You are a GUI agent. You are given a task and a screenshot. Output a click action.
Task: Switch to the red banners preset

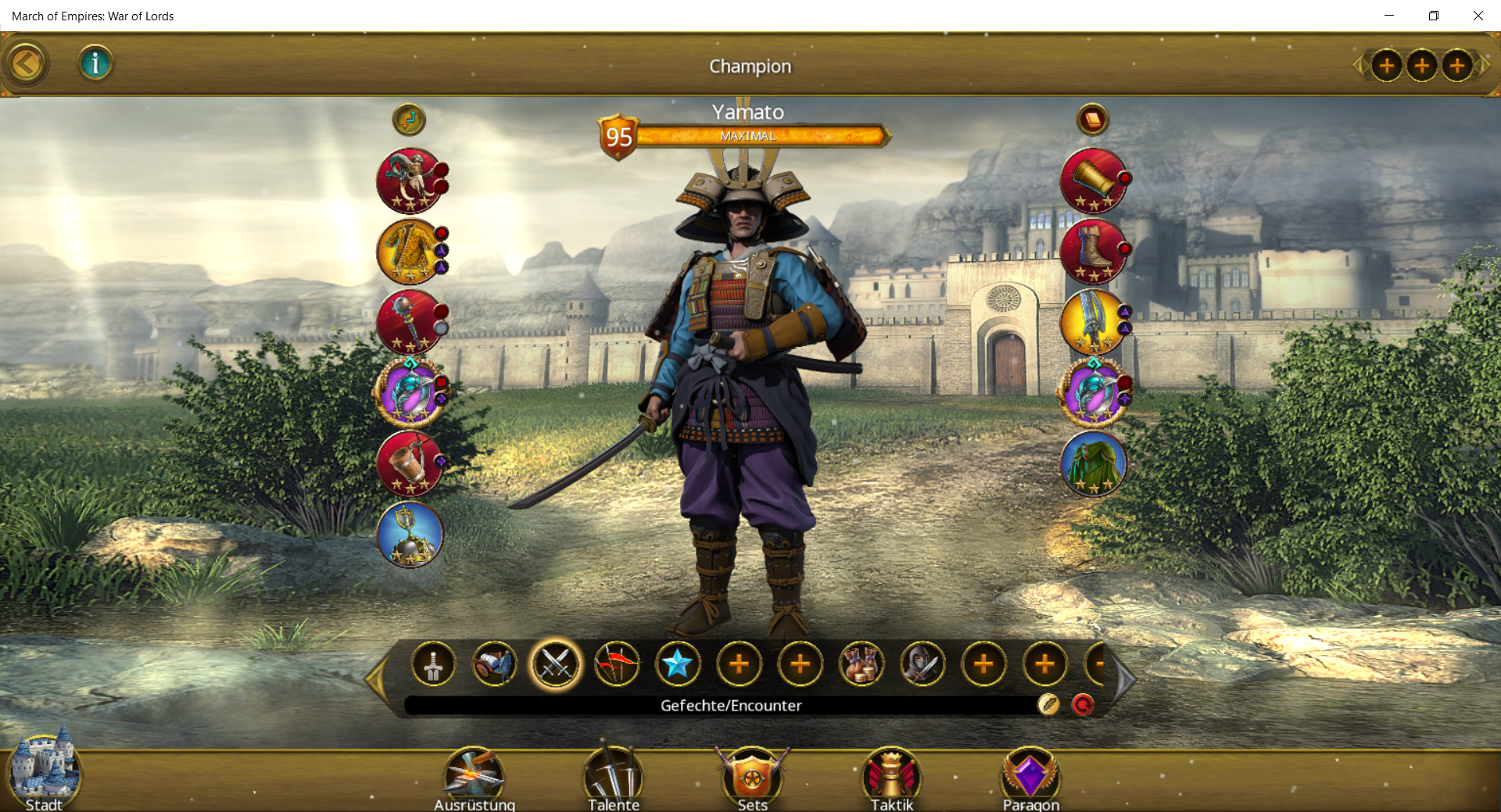click(617, 665)
